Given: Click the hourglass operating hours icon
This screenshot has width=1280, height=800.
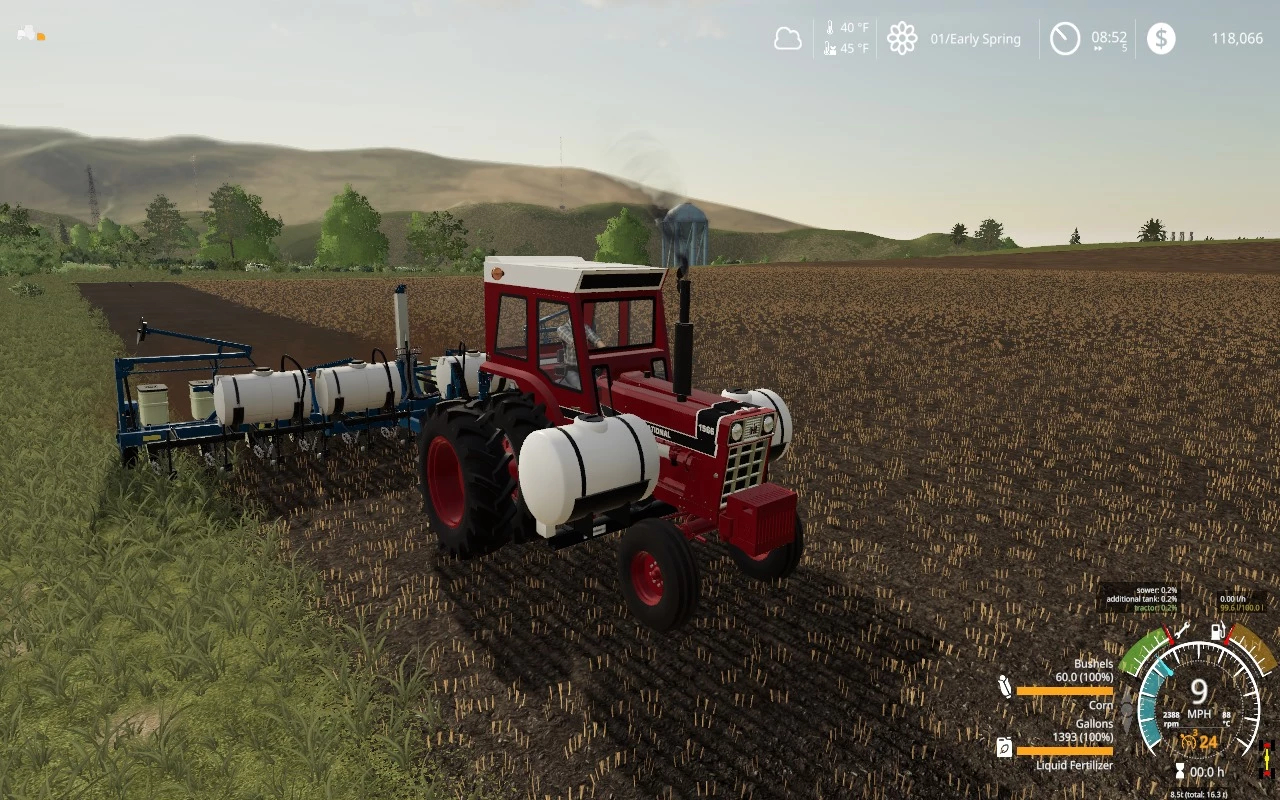Looking at the screenshot, I should (x=1180, y=771).
